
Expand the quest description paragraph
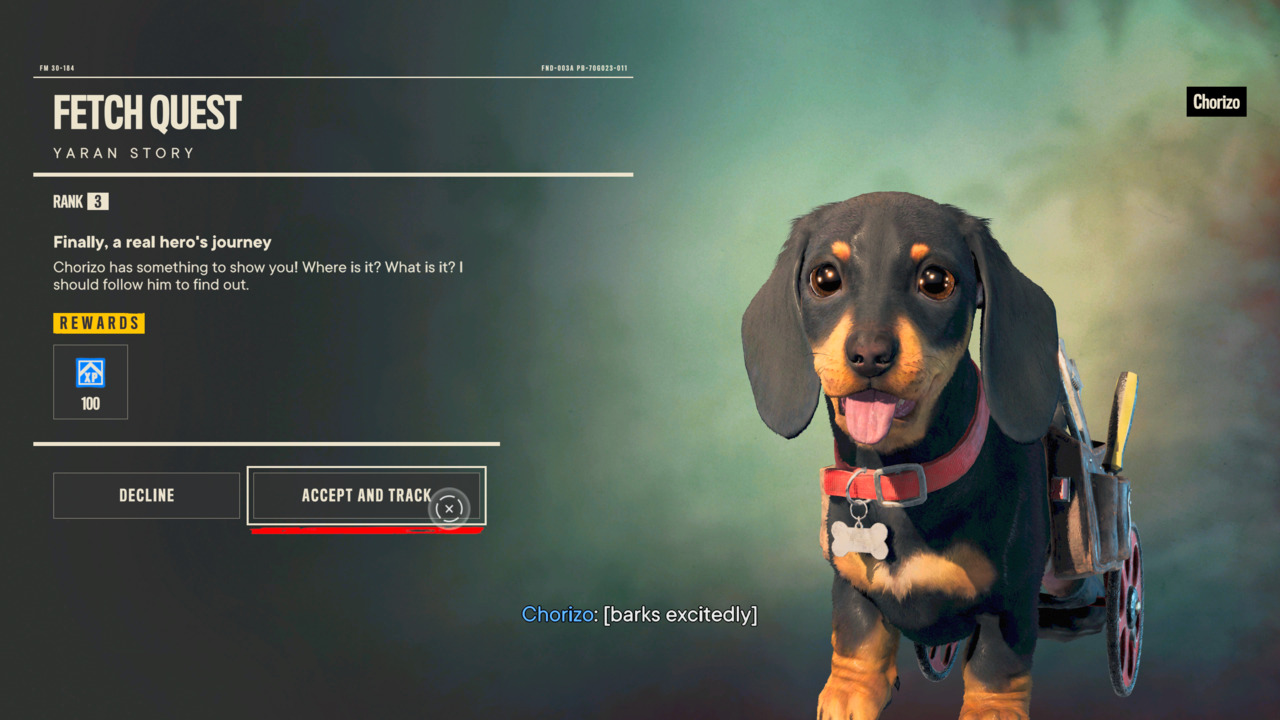tap(260, 275)
